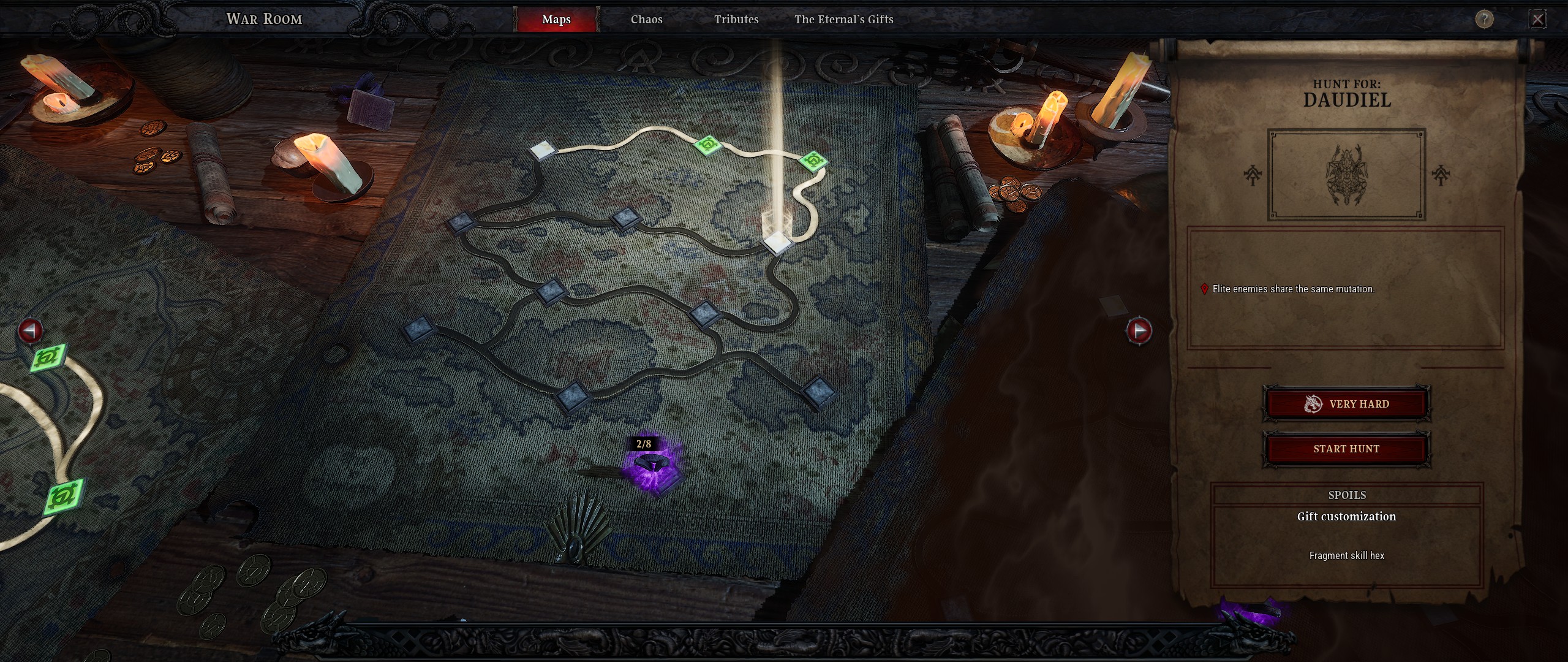The width and height of the screenshot is (1568, 662).
Task: Select the Tributes tab
Action: coord(736,19)
